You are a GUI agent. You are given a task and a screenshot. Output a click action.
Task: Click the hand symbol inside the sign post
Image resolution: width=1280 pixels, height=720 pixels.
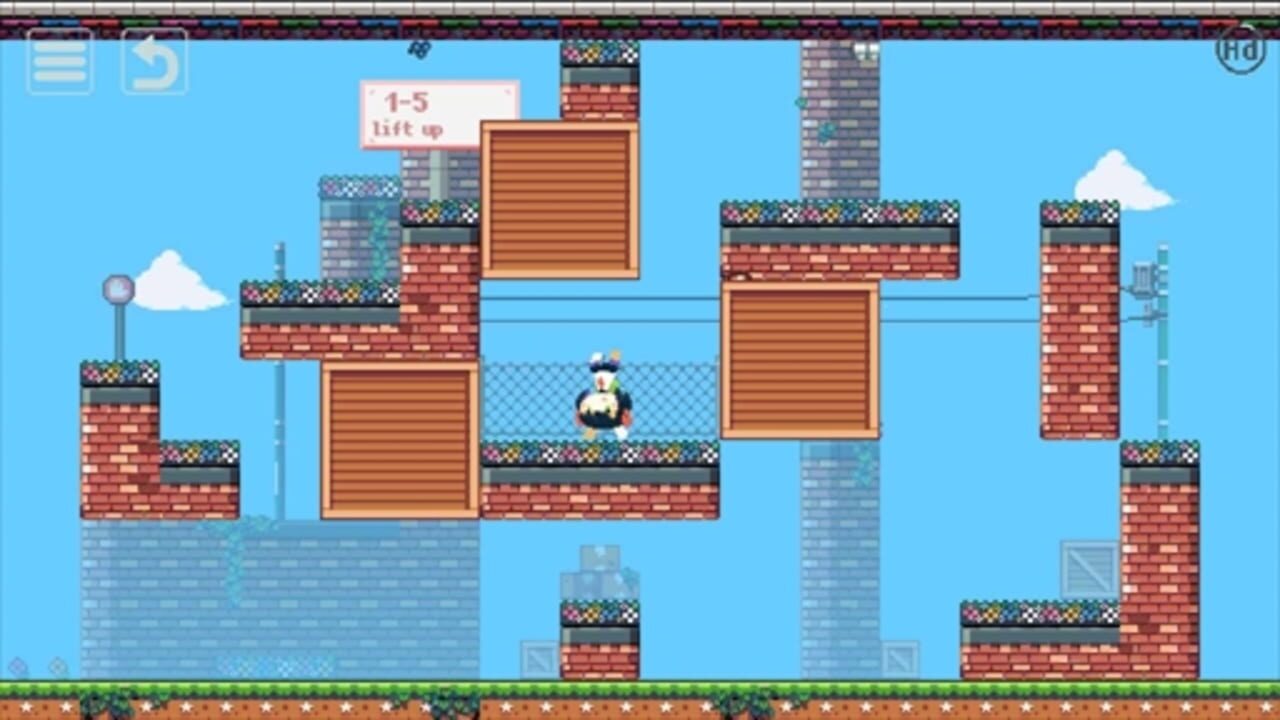click(x=118, y=288)
